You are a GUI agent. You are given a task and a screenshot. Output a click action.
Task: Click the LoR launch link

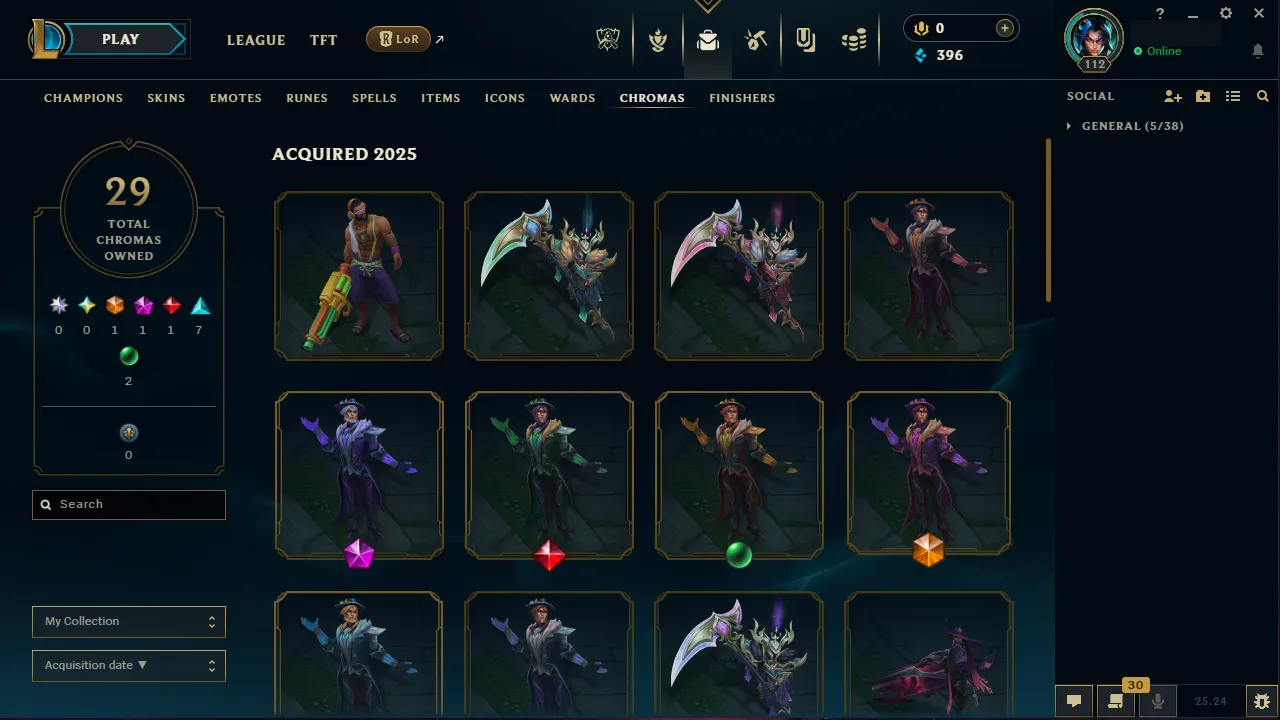[398, 39]
